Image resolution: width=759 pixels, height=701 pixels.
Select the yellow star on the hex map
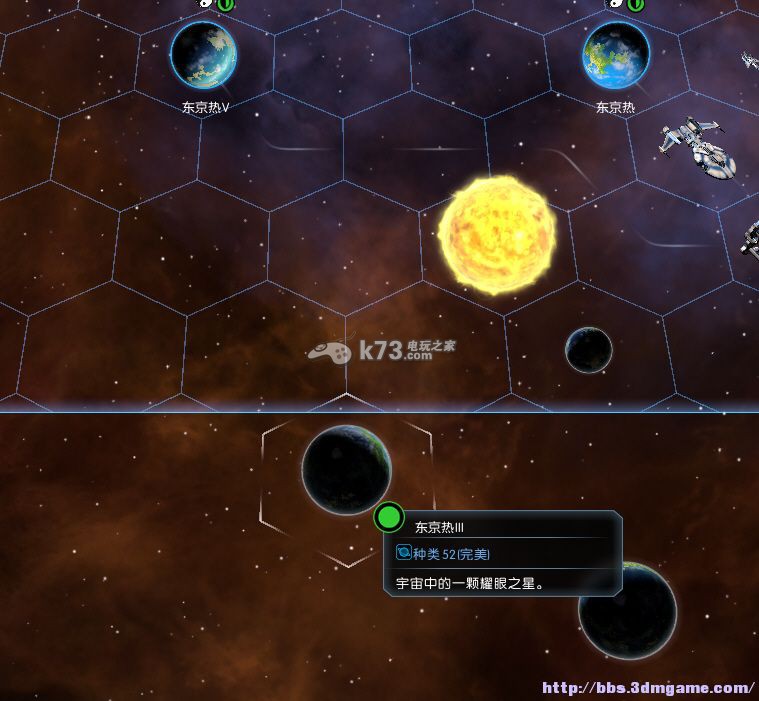pos(497,236)
